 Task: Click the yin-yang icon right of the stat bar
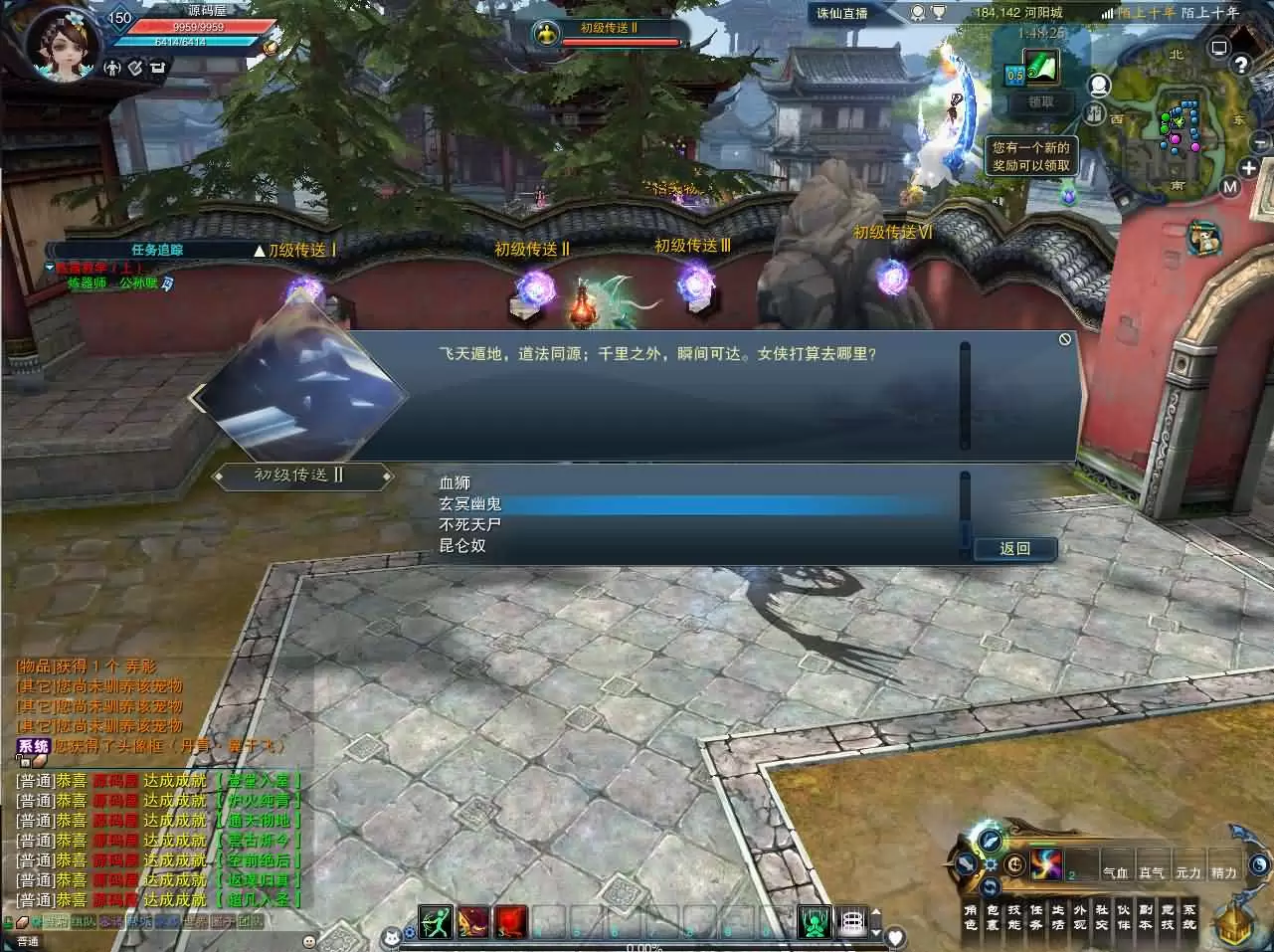click(x=1257, y=865)
